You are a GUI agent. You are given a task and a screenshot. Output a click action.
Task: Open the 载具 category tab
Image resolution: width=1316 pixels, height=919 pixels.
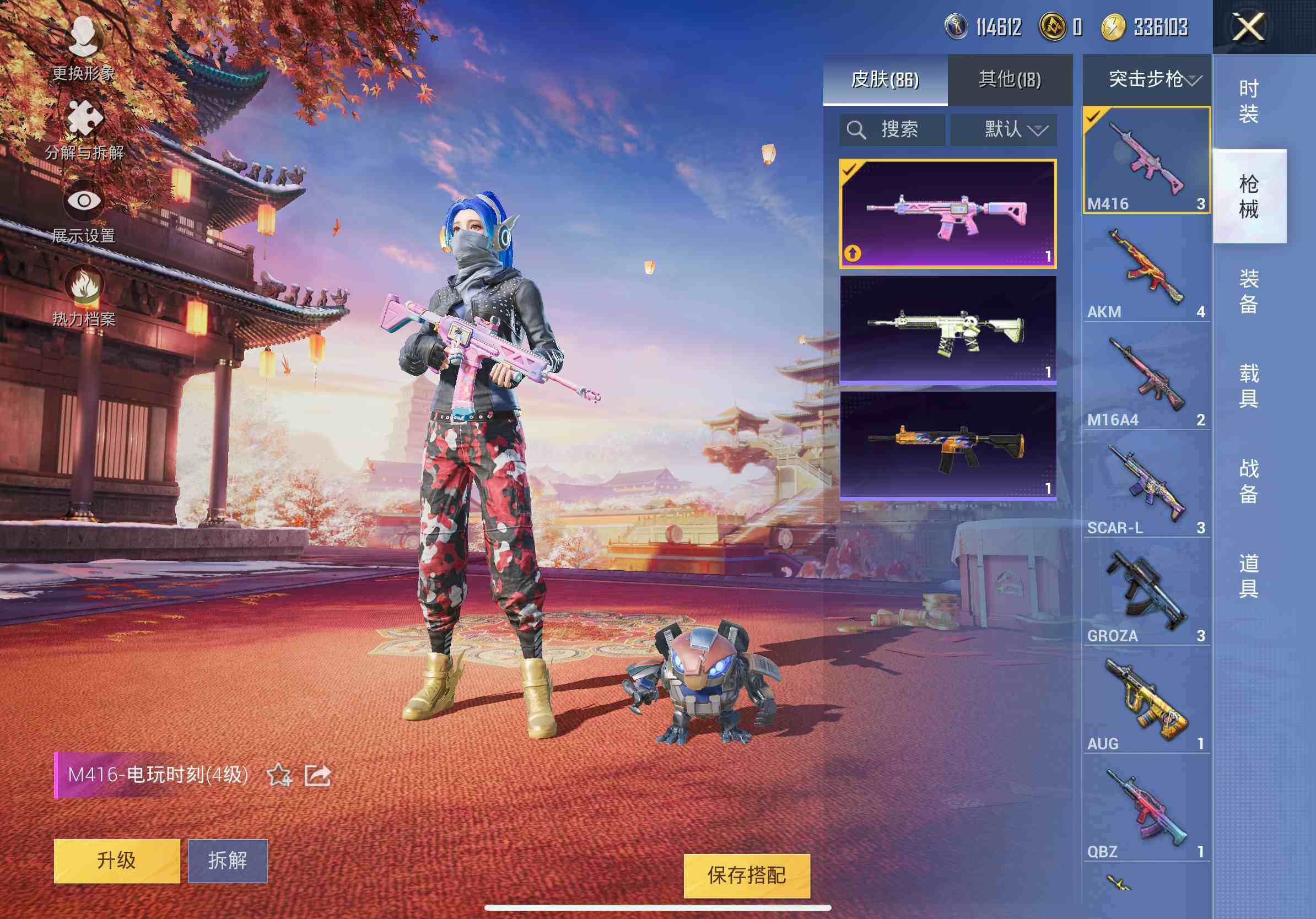1248,386
